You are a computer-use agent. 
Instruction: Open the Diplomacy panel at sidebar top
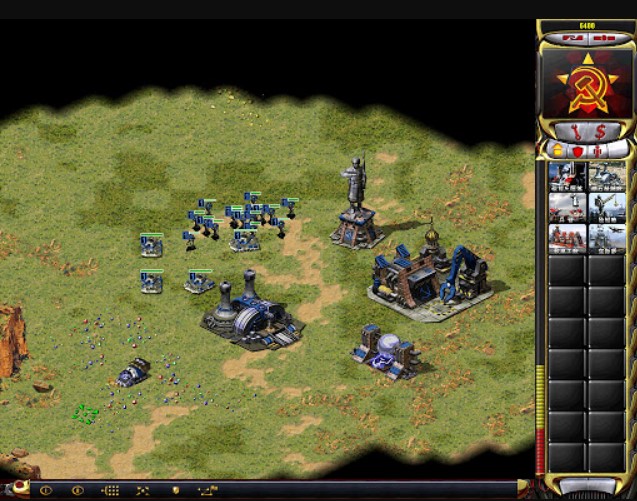pyautogui.click(x=571, y=38)
